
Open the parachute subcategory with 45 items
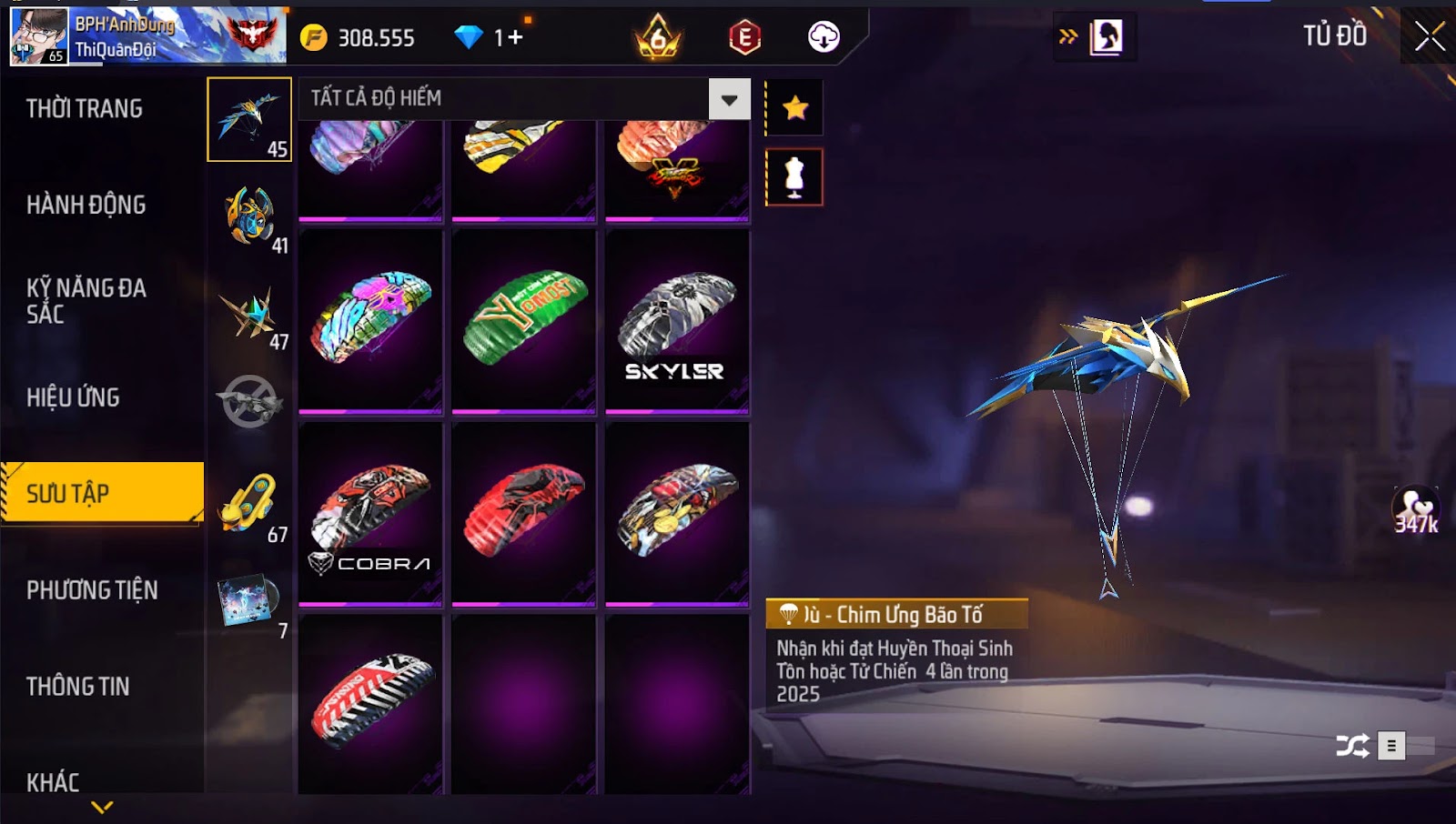coord(249,119)
